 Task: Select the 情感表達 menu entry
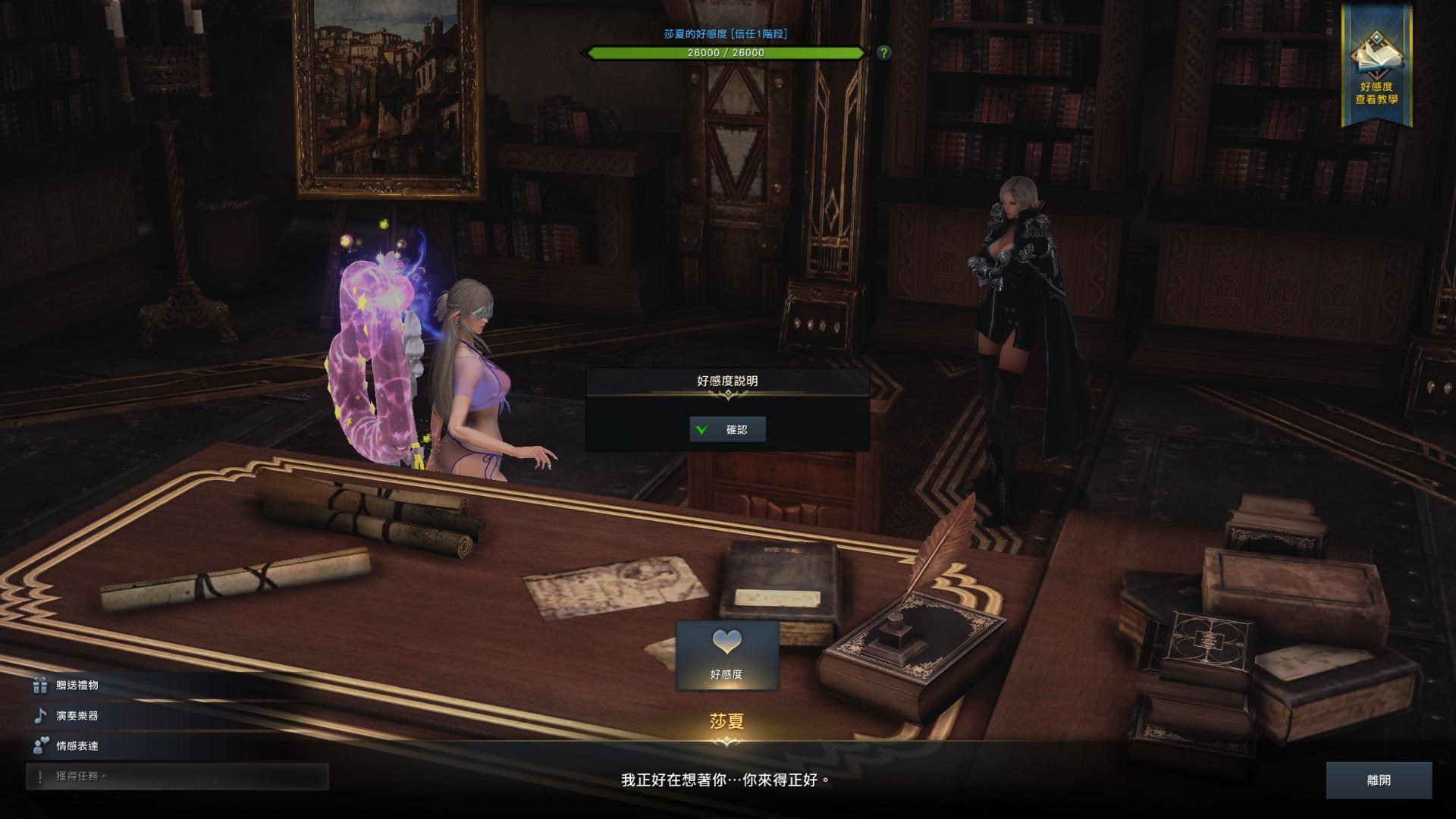point(76,745)
